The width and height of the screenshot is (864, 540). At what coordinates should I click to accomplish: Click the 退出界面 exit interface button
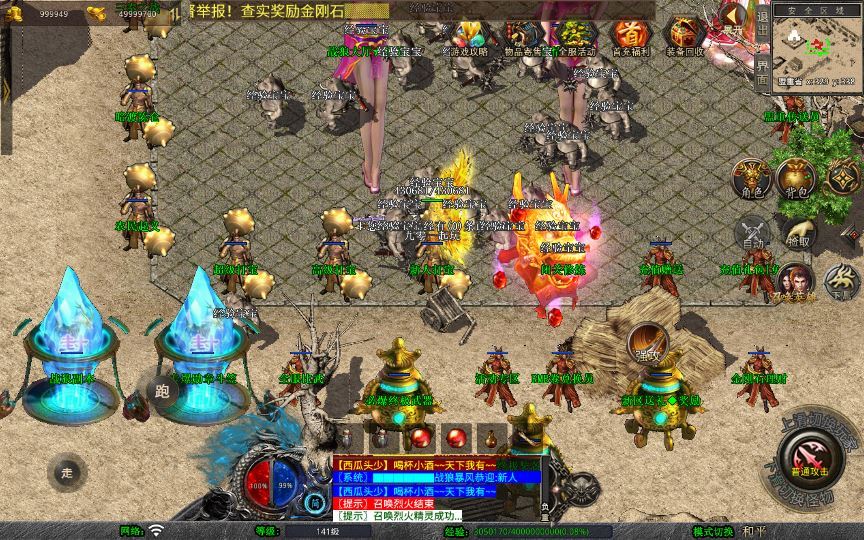pos(762,56)
